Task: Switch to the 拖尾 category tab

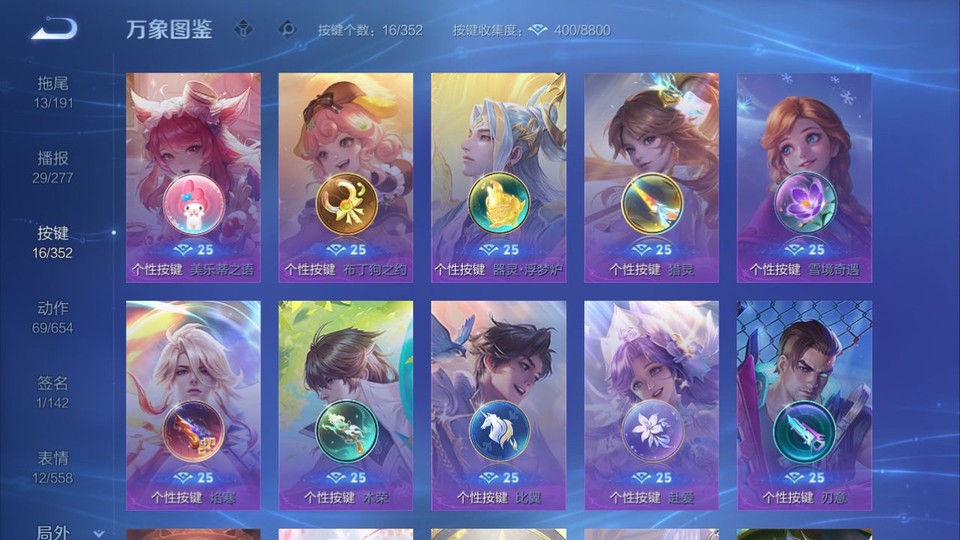Action: point(54,92)
